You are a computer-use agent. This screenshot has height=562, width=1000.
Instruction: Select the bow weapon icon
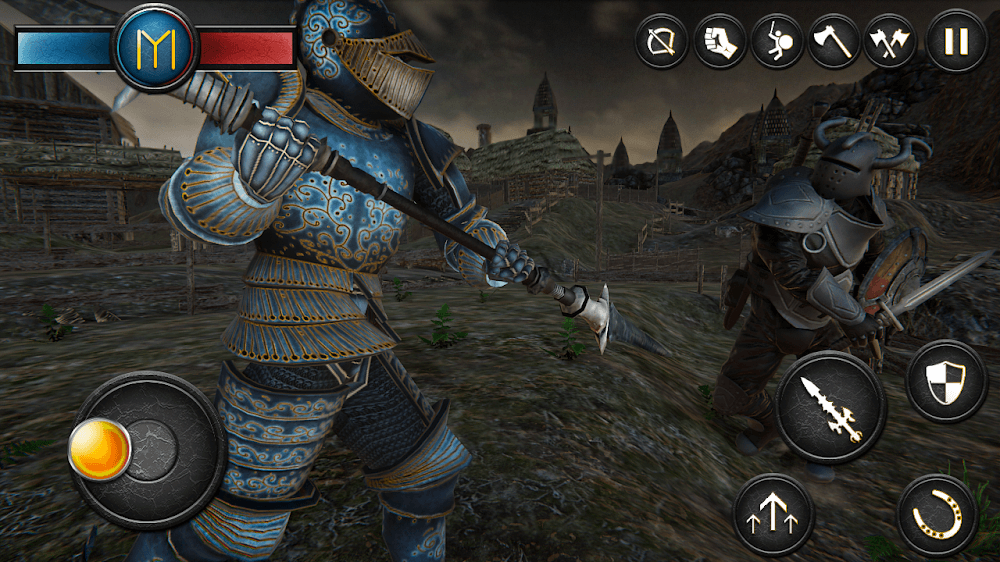[662, 42]
